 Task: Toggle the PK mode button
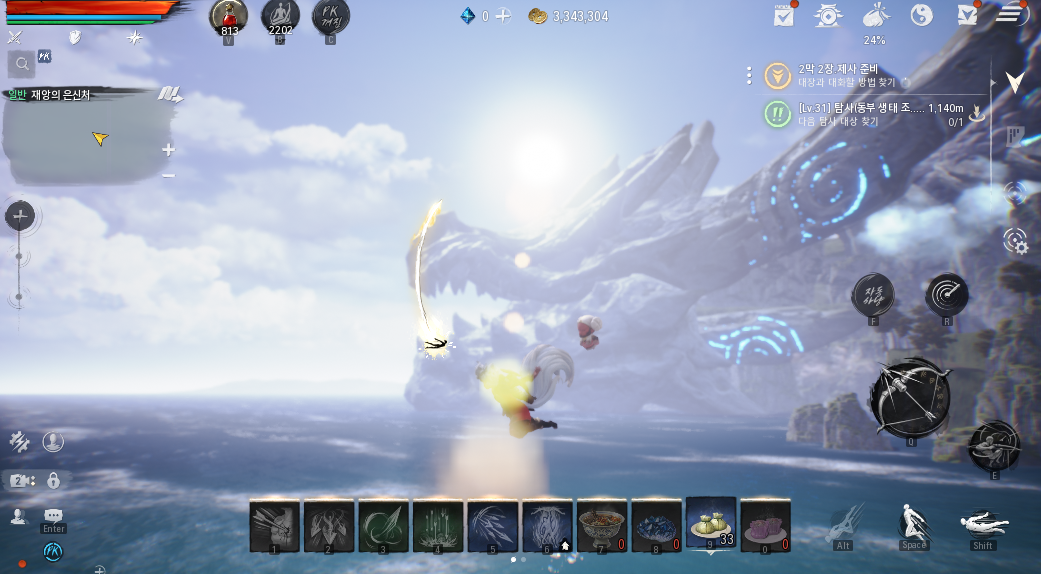click(x=331, y=17)
